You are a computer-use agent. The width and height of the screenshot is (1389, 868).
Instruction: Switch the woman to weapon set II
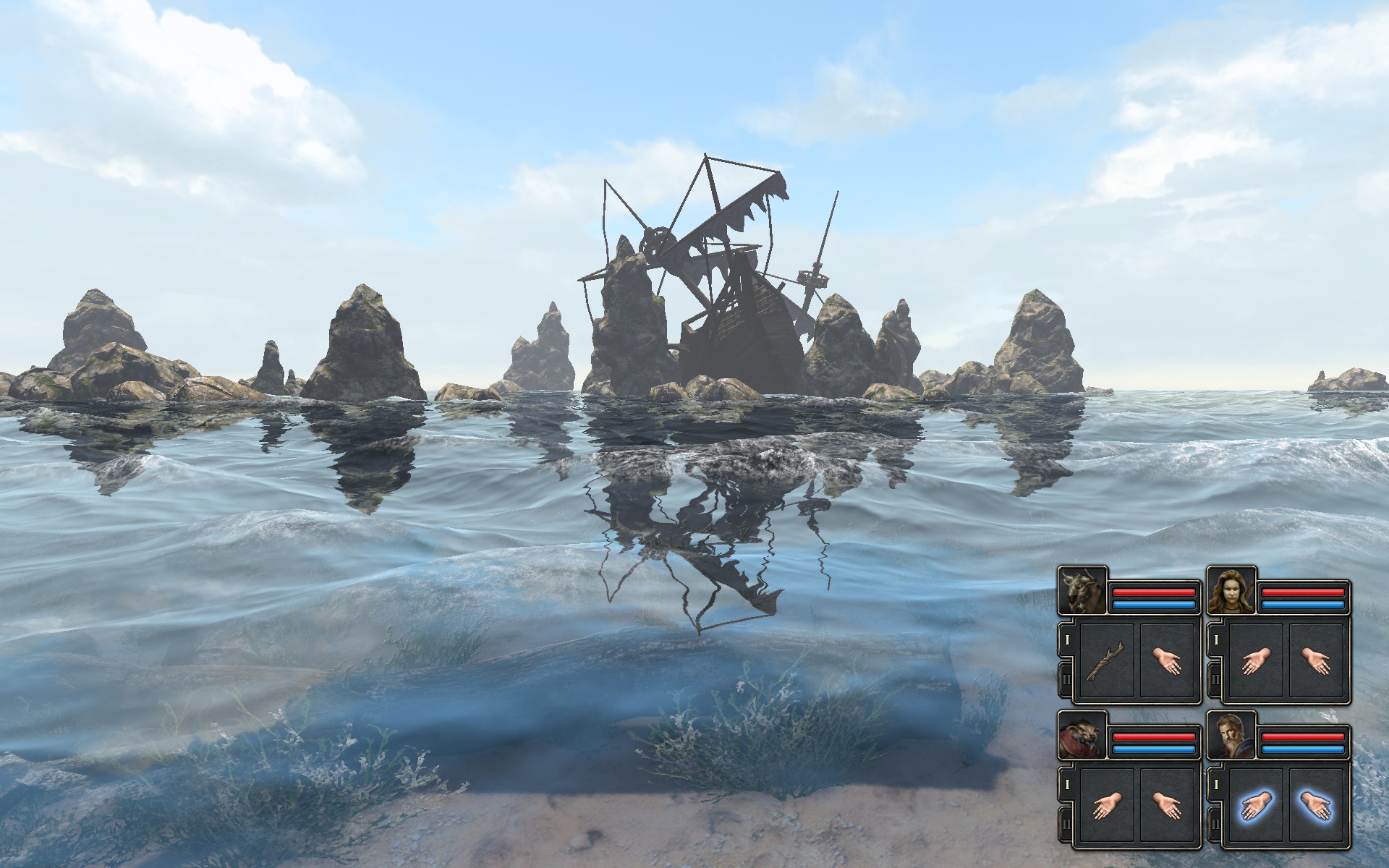1215,679
